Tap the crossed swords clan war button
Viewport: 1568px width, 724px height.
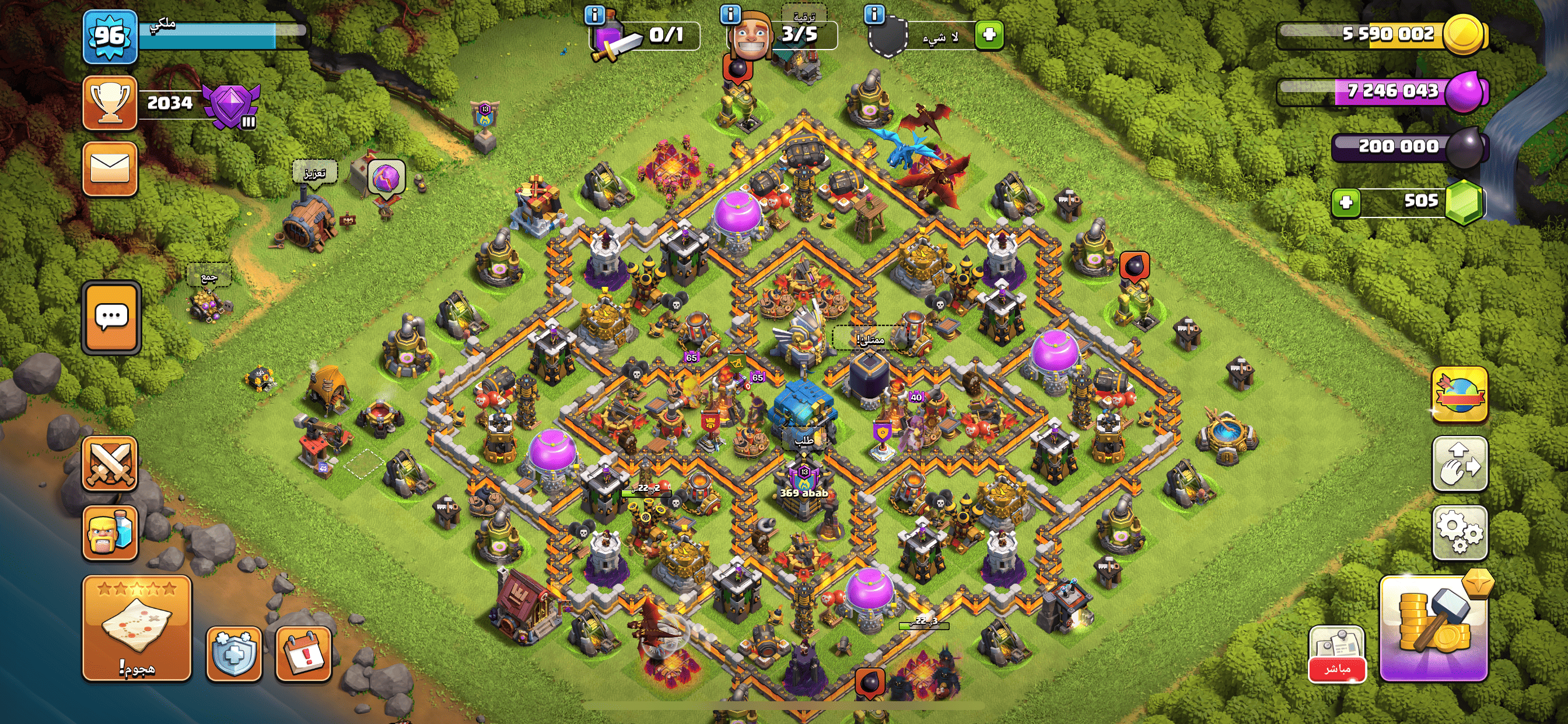point(110,463)
